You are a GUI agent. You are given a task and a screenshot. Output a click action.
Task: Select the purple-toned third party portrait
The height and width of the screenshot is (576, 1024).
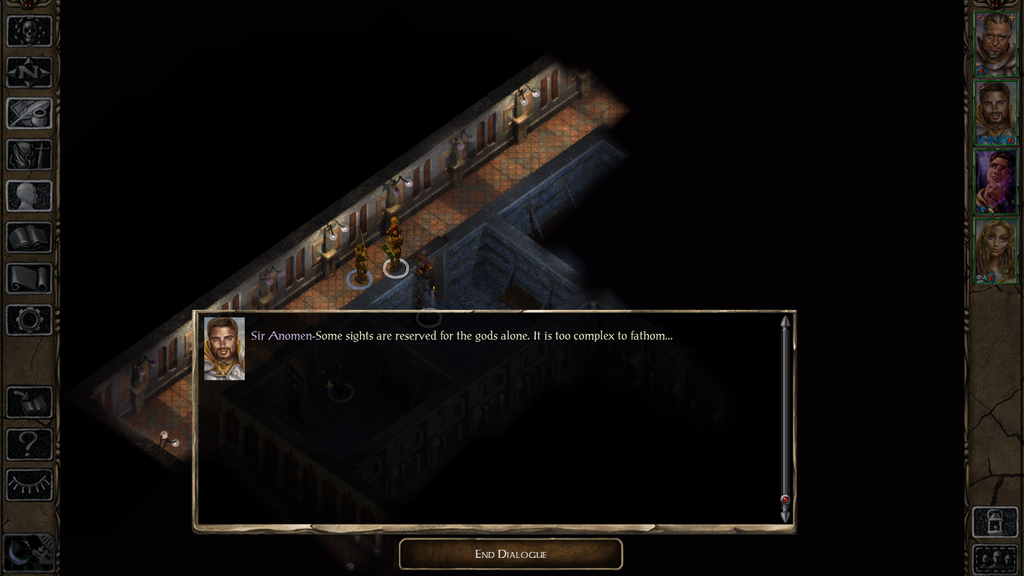995,181
